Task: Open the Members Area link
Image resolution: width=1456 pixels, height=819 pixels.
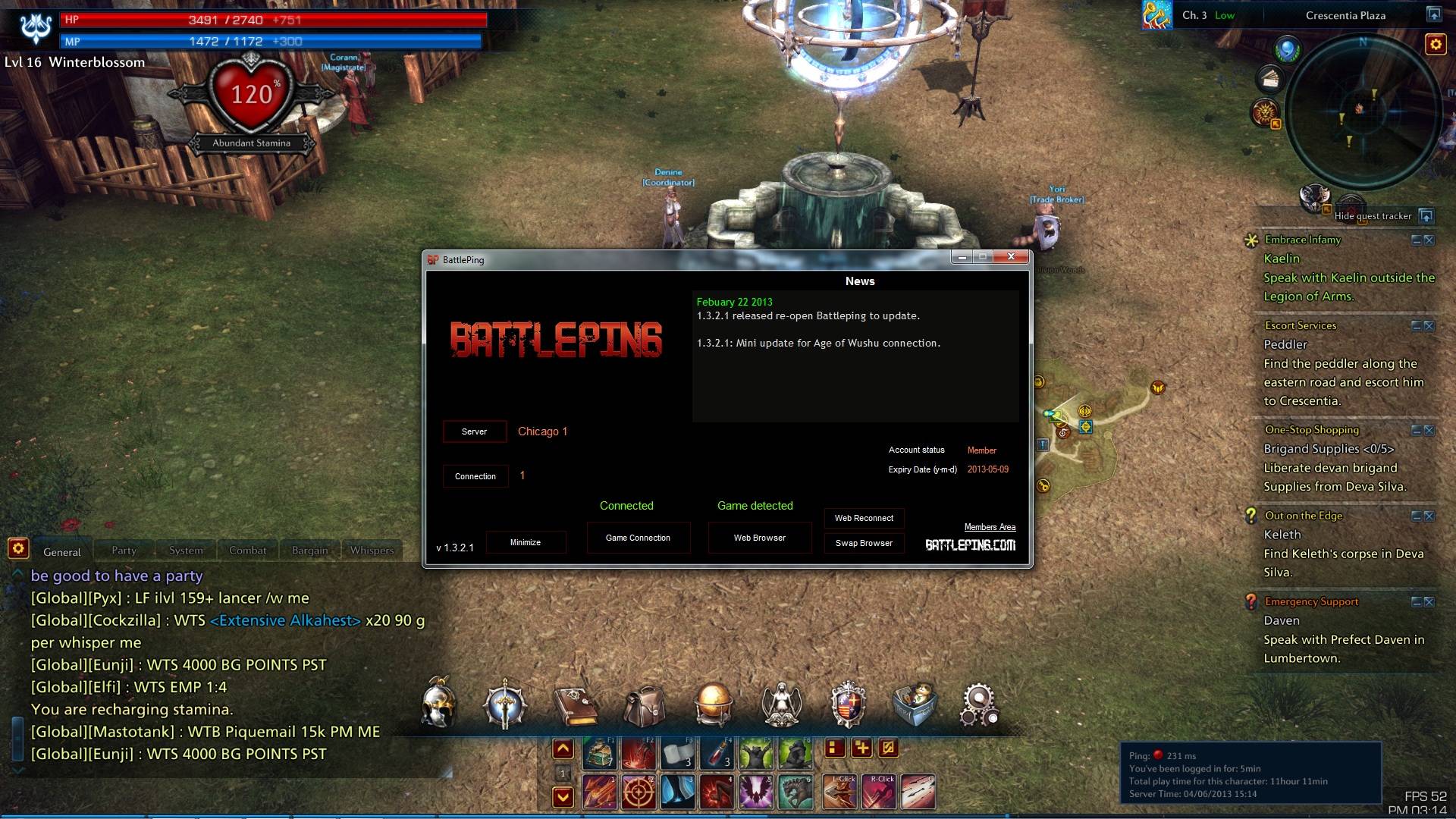Action: tap(990, 527)
